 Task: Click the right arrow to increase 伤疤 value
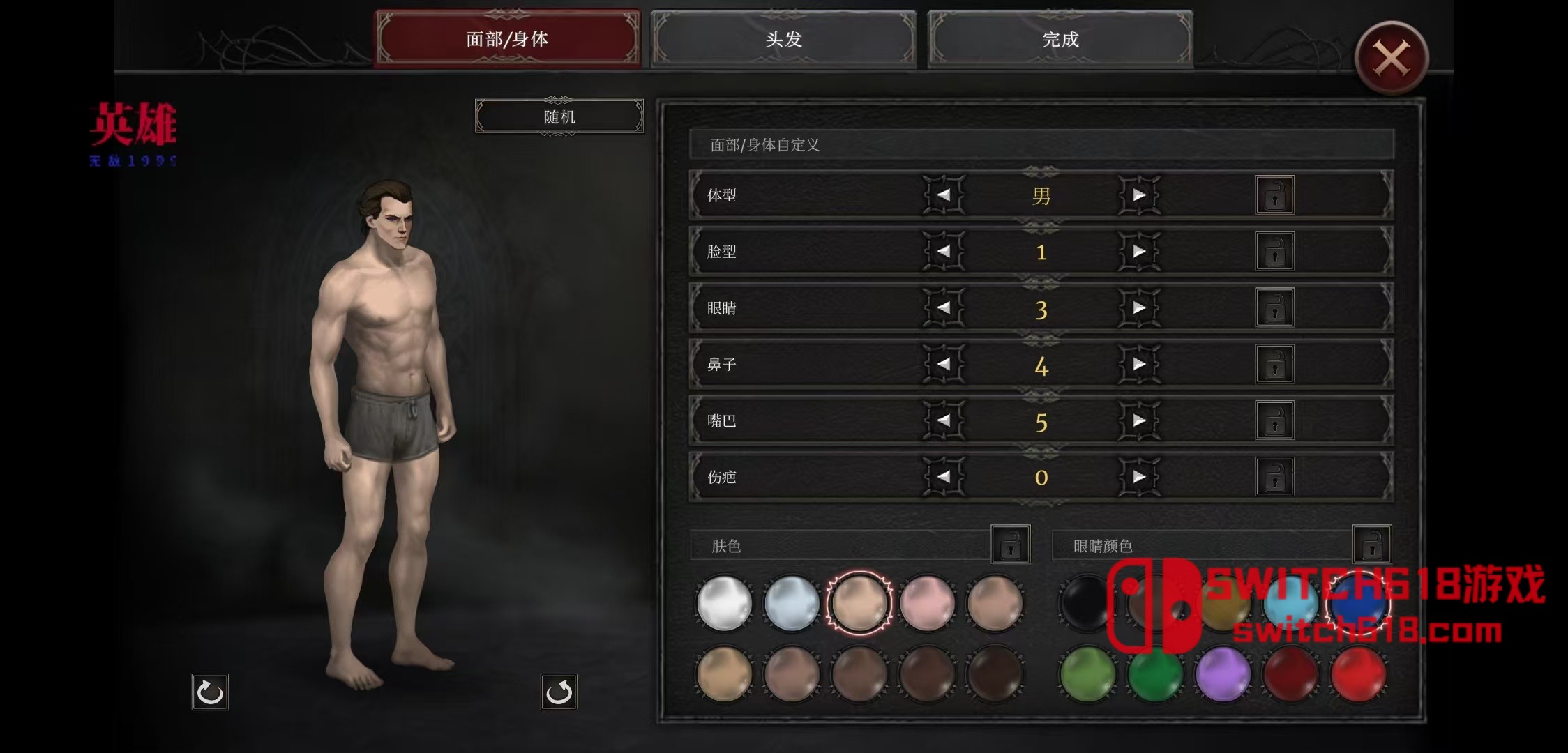[x=1140, y=477]
